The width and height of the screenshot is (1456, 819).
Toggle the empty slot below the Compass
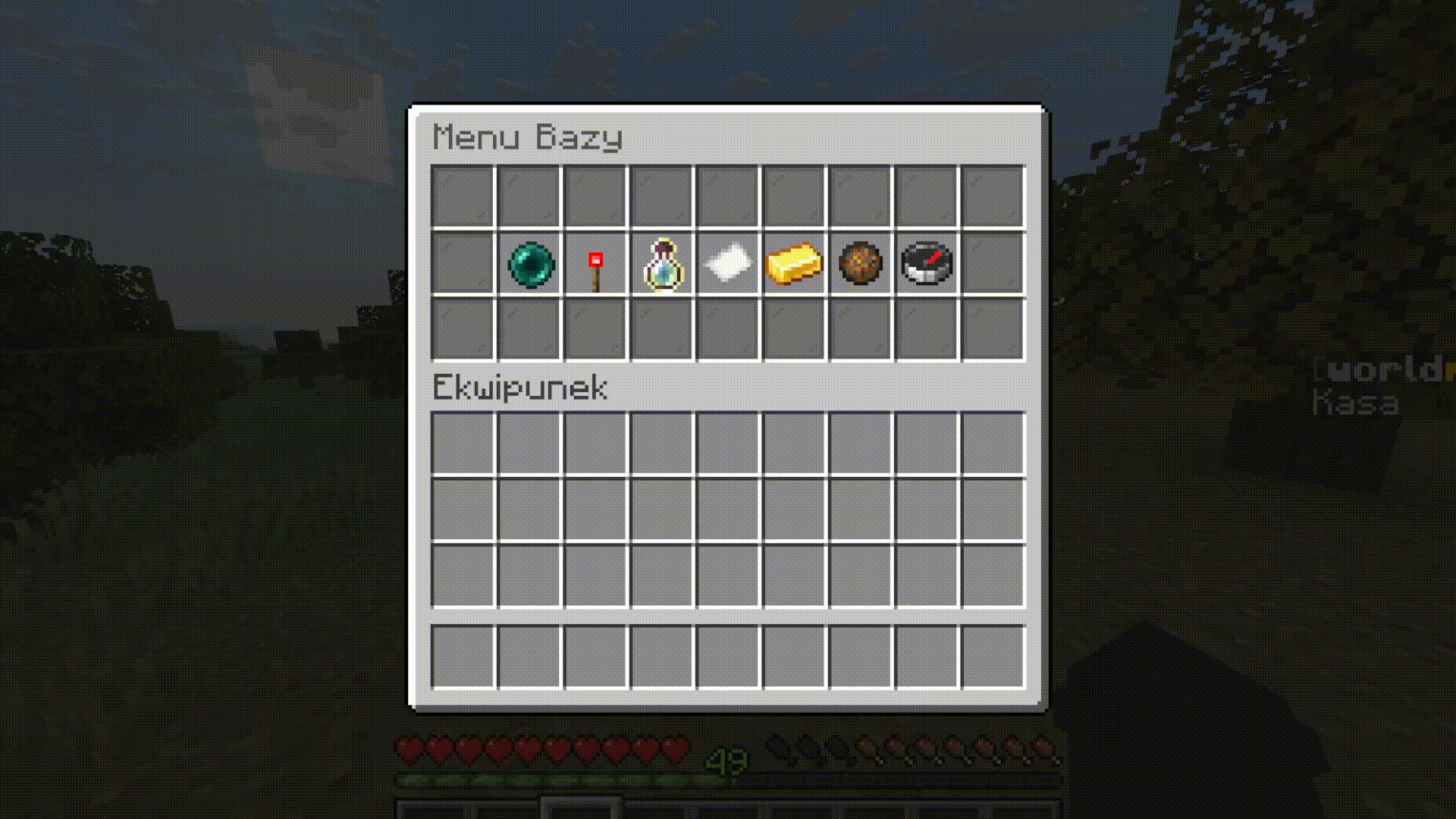924,330
